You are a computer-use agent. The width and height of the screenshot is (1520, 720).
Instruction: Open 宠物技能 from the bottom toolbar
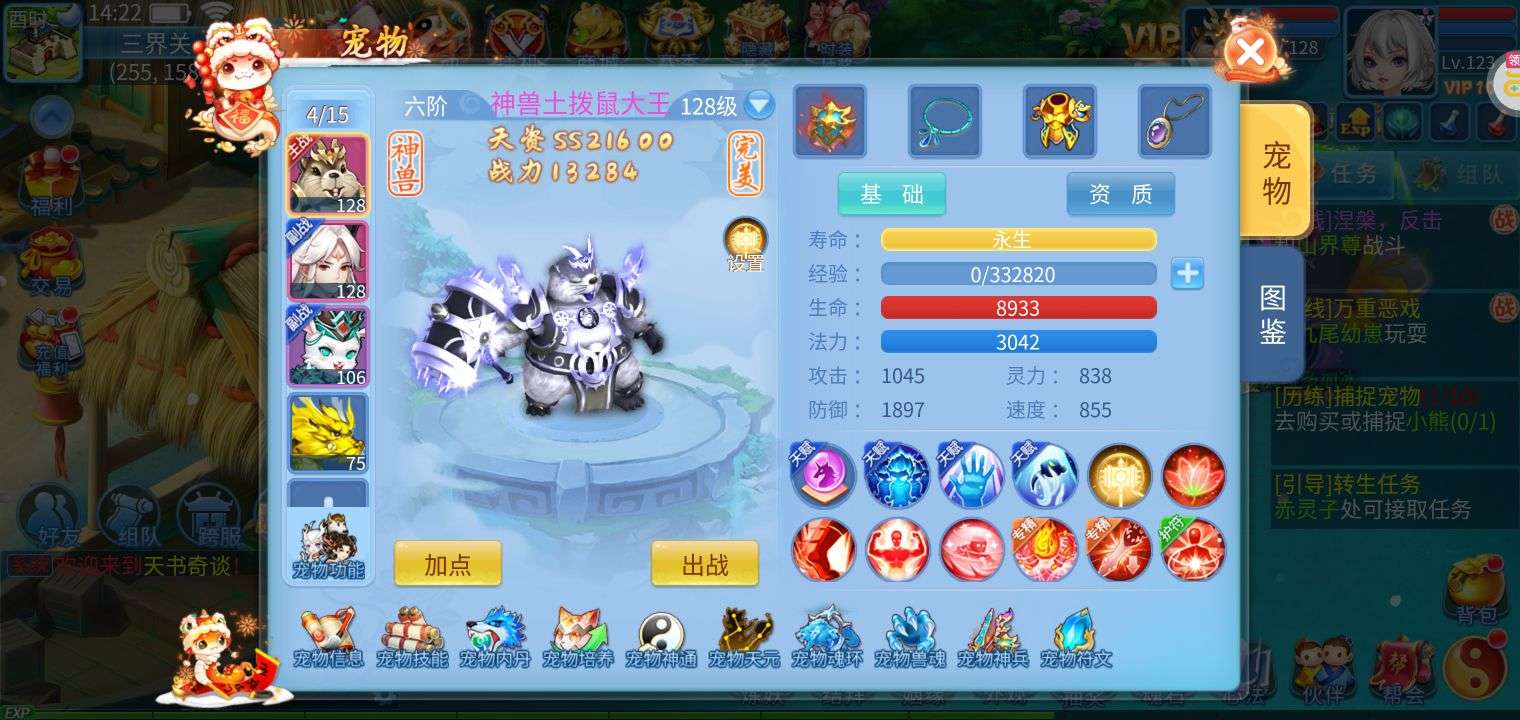pyautogui.click(x=412, y=637)
